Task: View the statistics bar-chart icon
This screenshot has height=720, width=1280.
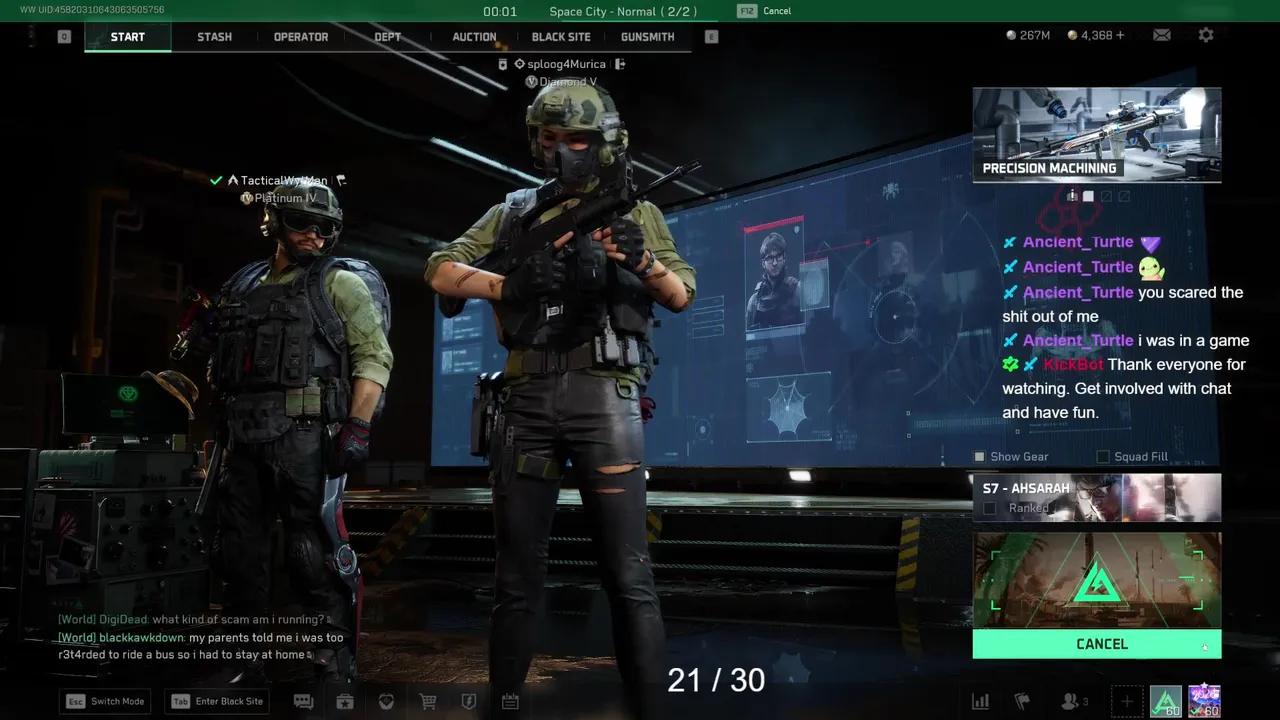Action: [980, 701]
